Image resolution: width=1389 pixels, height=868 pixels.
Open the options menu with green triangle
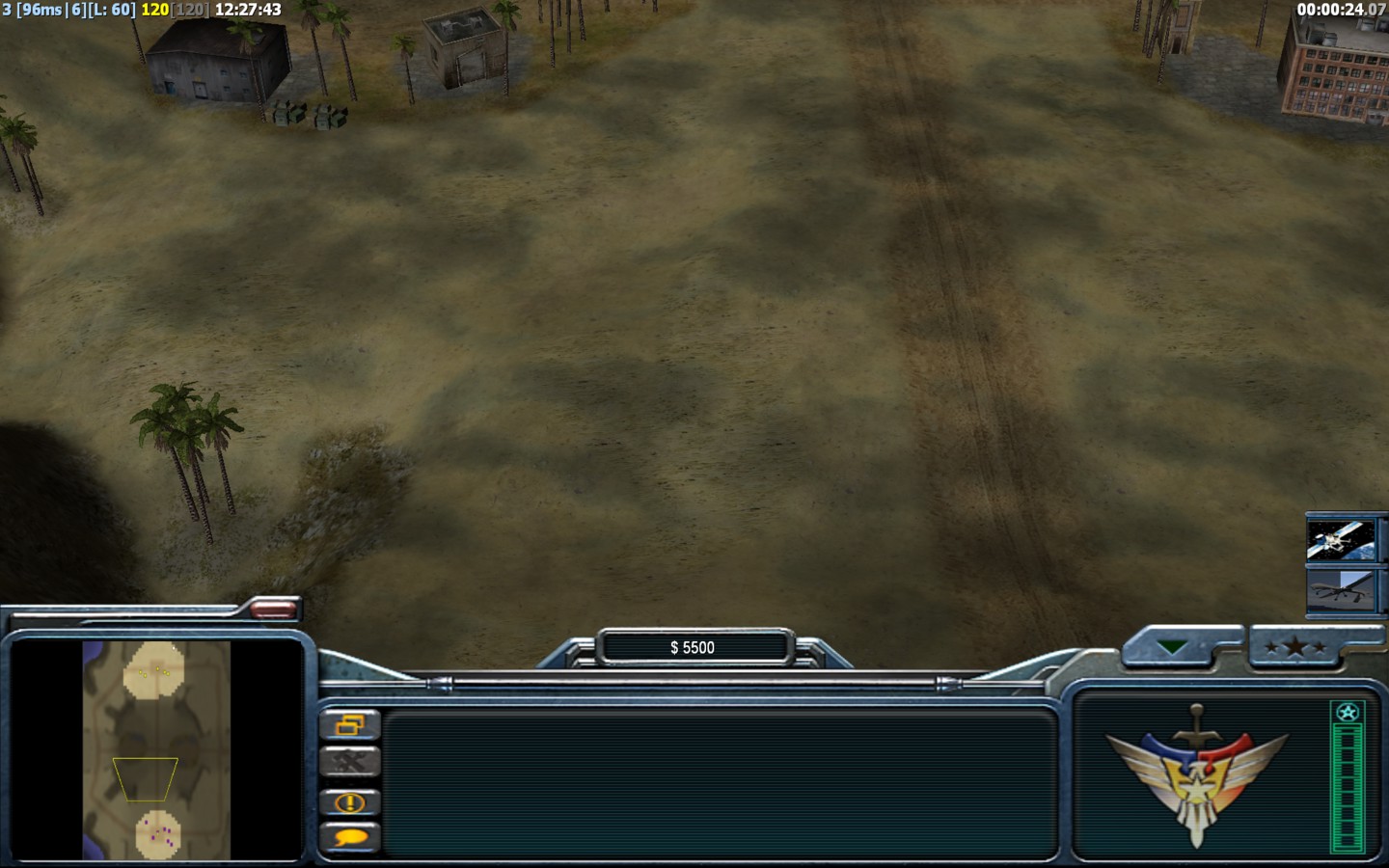point(1173,648)
